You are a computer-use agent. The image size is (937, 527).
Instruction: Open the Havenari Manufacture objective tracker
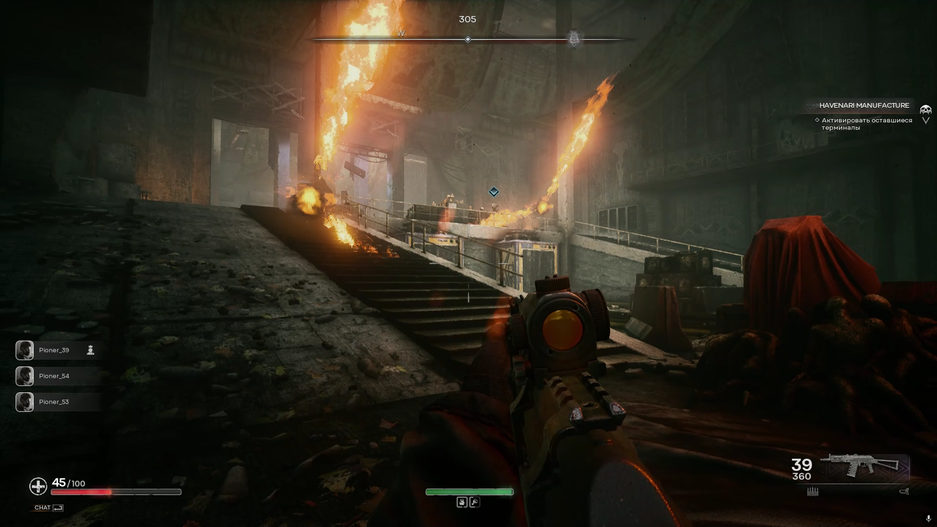(x=864, y=105)
